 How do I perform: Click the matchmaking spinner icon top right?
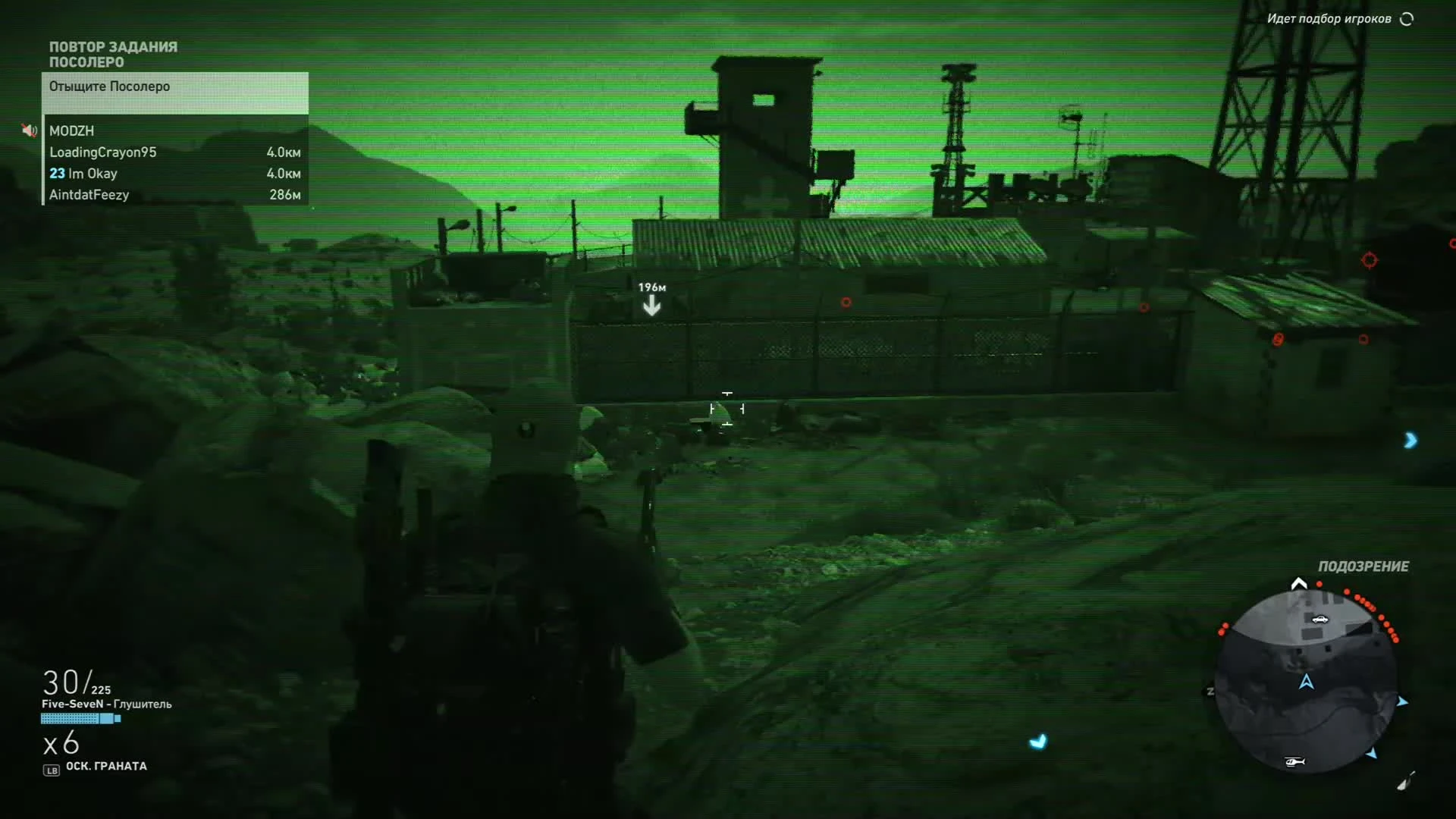coord(1408,19)
